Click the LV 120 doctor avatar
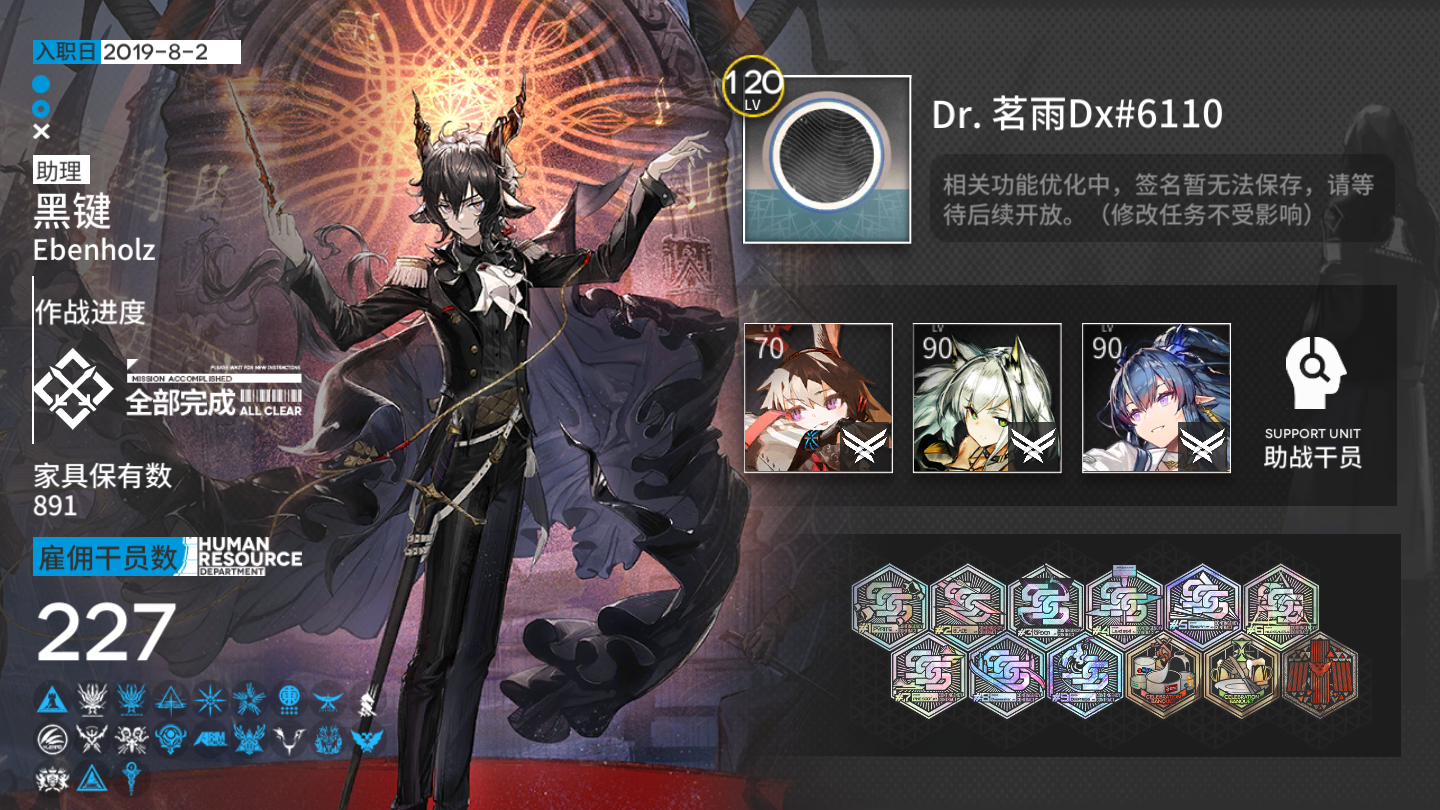 pyautogui.click(x=829, y=156)
